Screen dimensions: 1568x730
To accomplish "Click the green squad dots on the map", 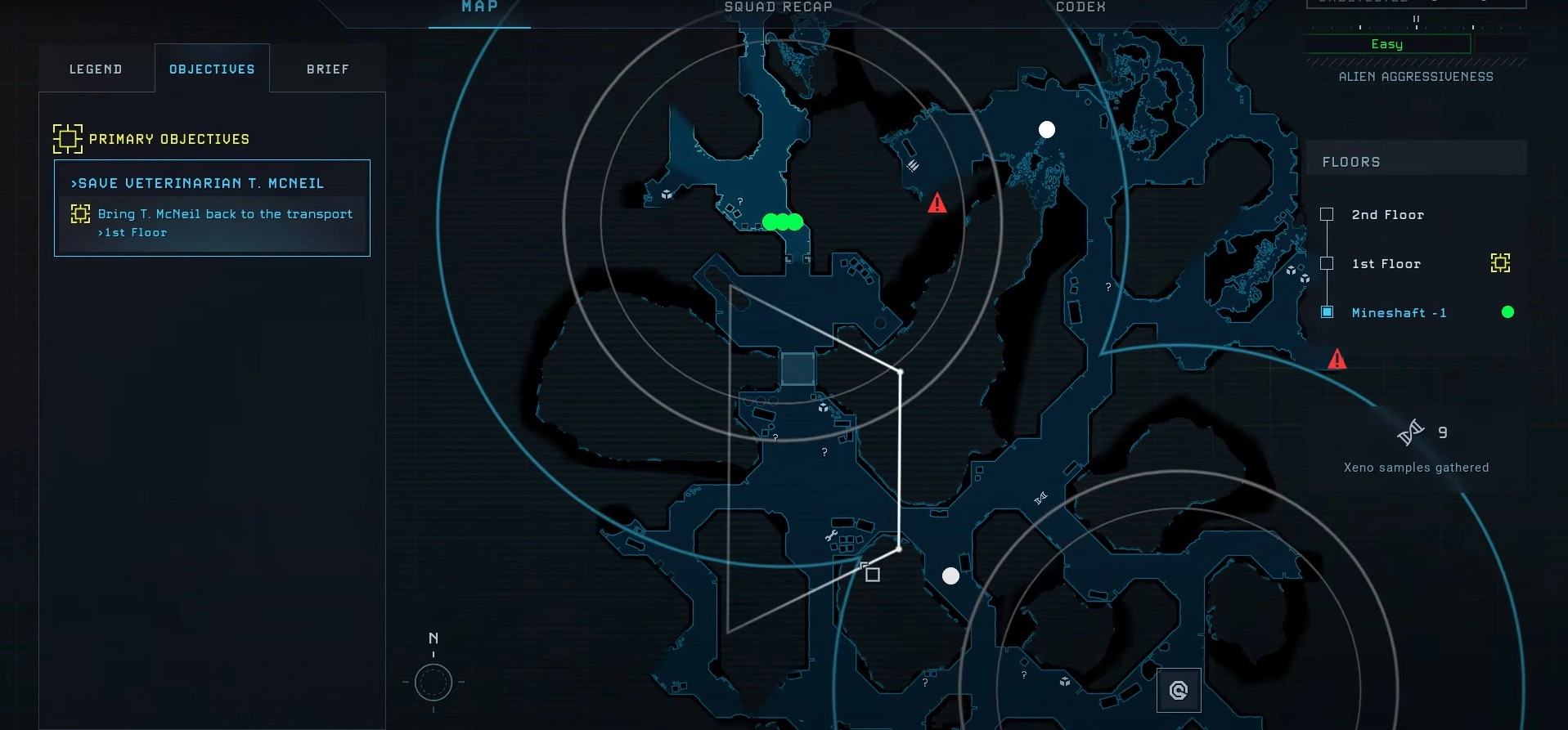I will [782, 221].
